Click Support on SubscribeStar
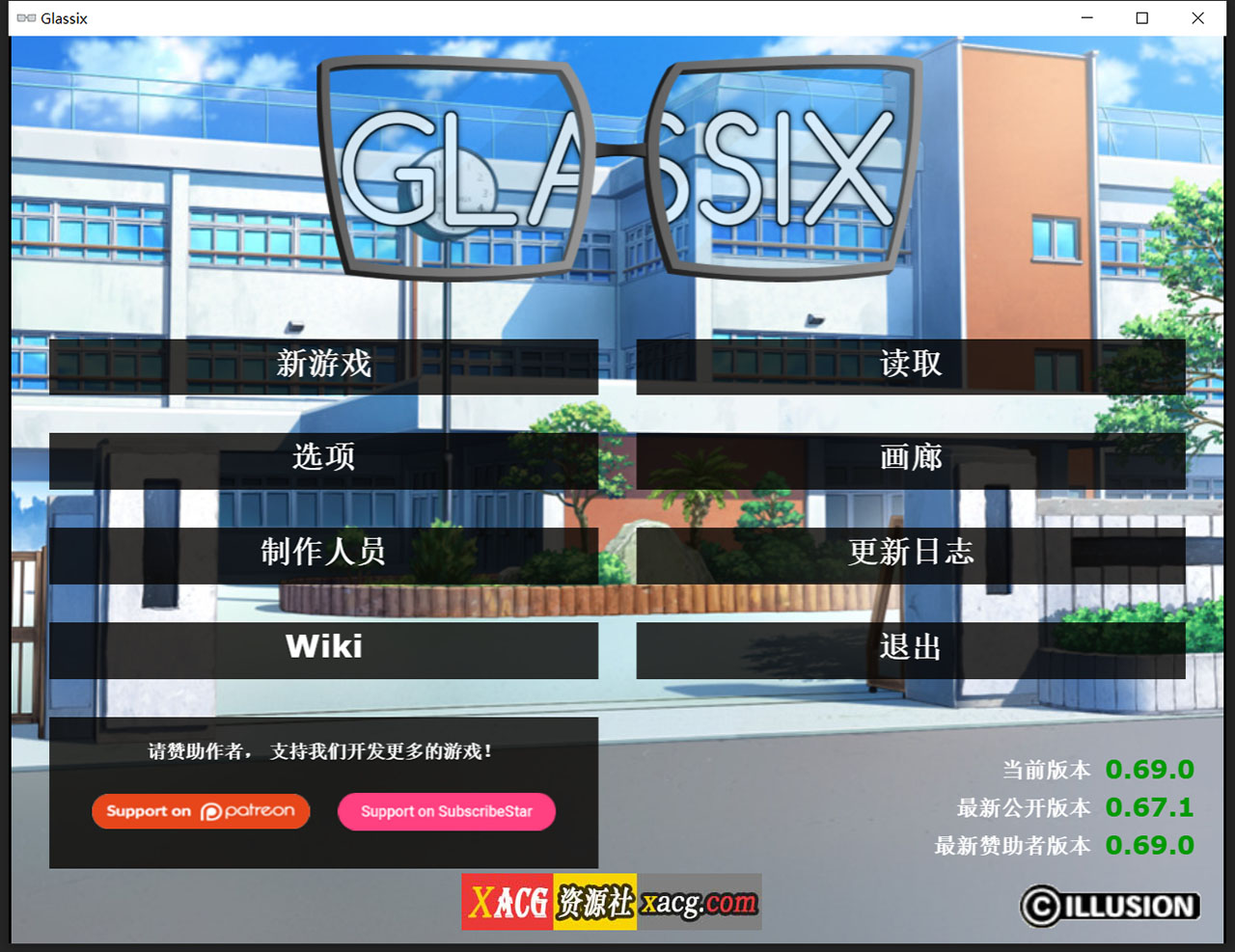The image size is (1235, 952). (x=446, y=811)
